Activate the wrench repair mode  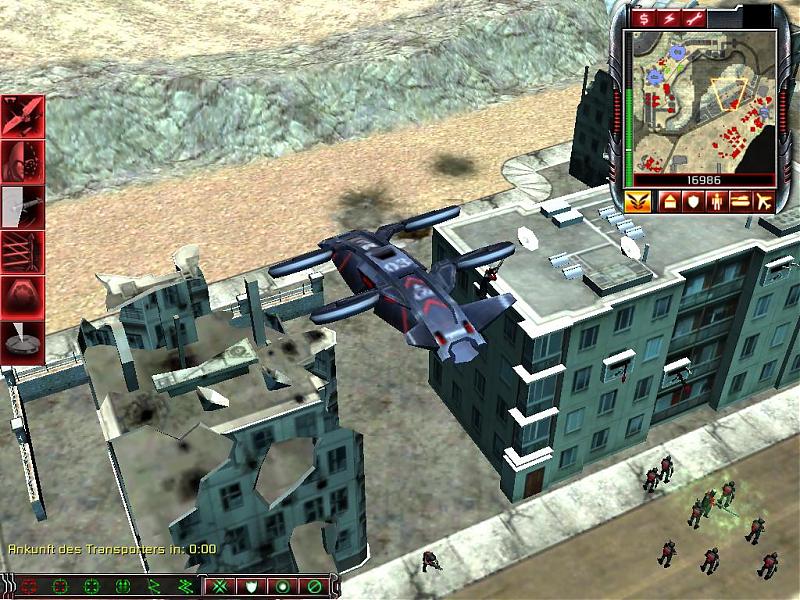[696, 19]
